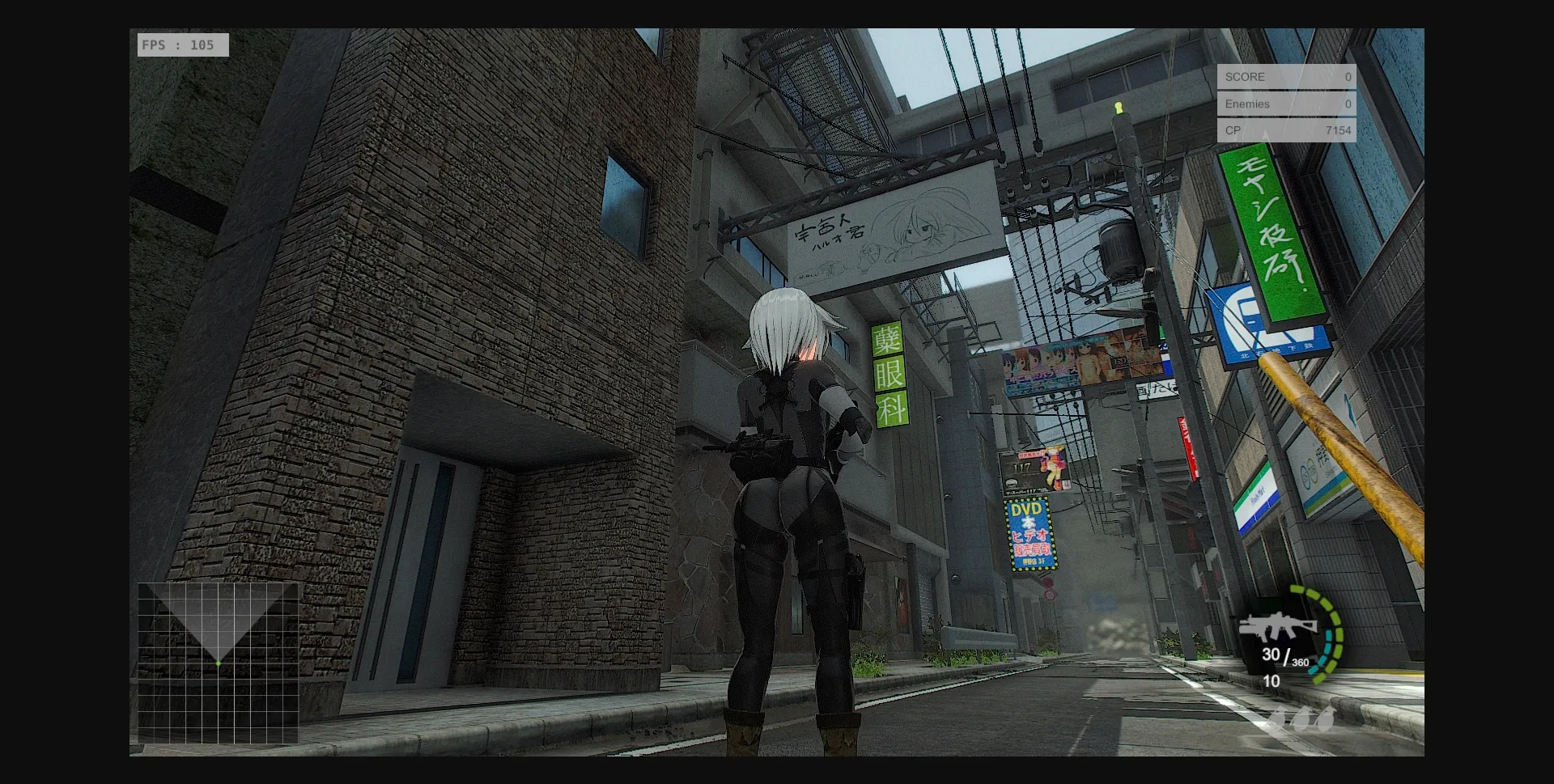Expand the stats panel showing SCORE
This screenshot has width=1554, height=784.
coord(1286,104)
